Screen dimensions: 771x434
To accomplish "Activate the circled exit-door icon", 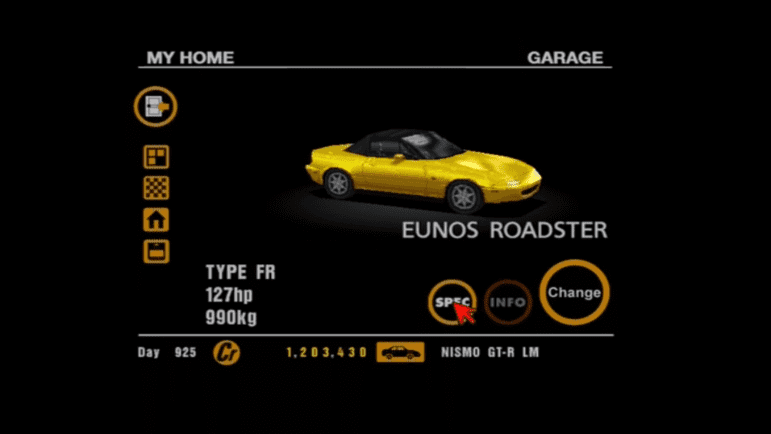I will tap(156, 106).
